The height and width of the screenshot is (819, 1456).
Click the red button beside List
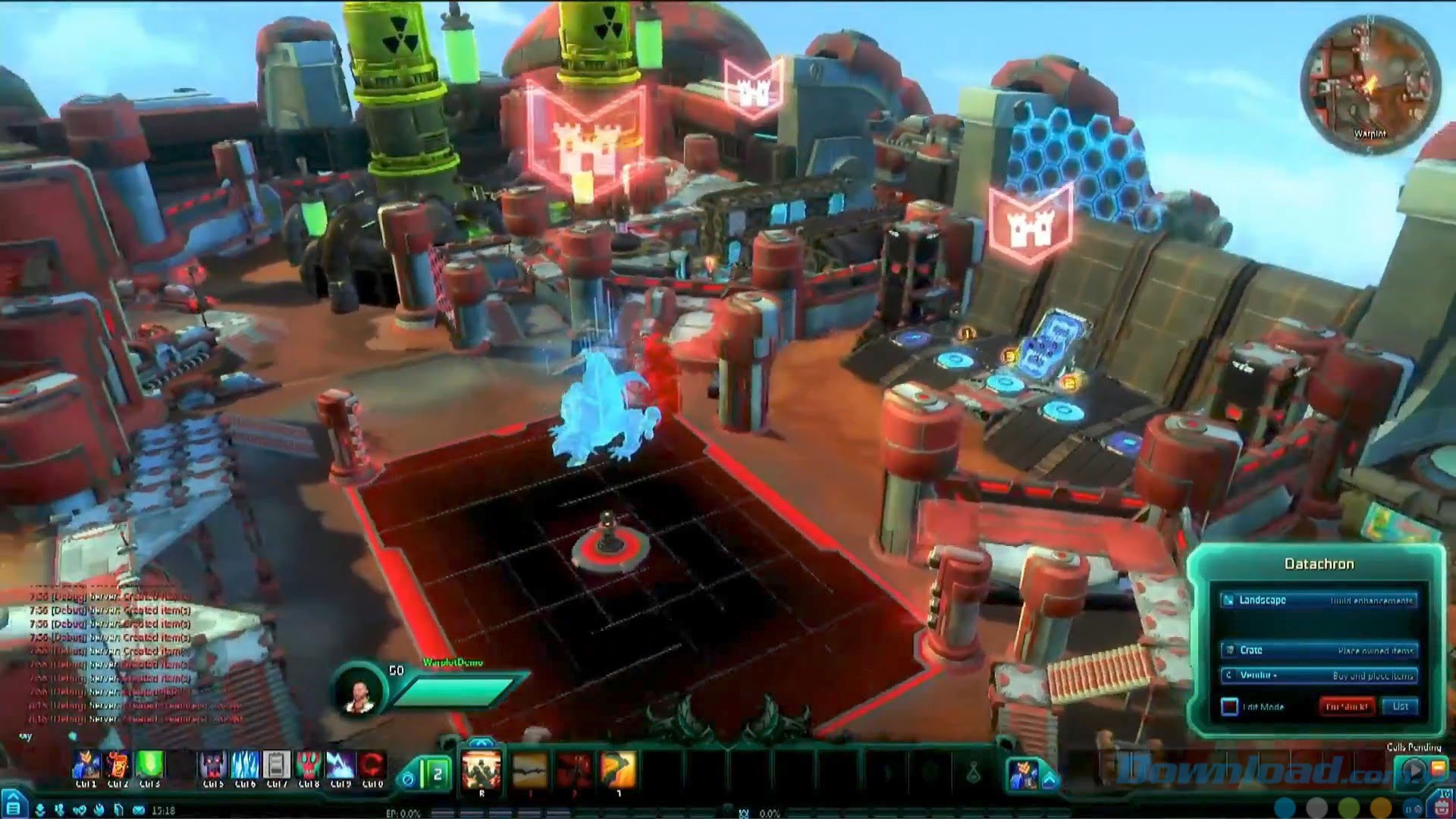1347,706
